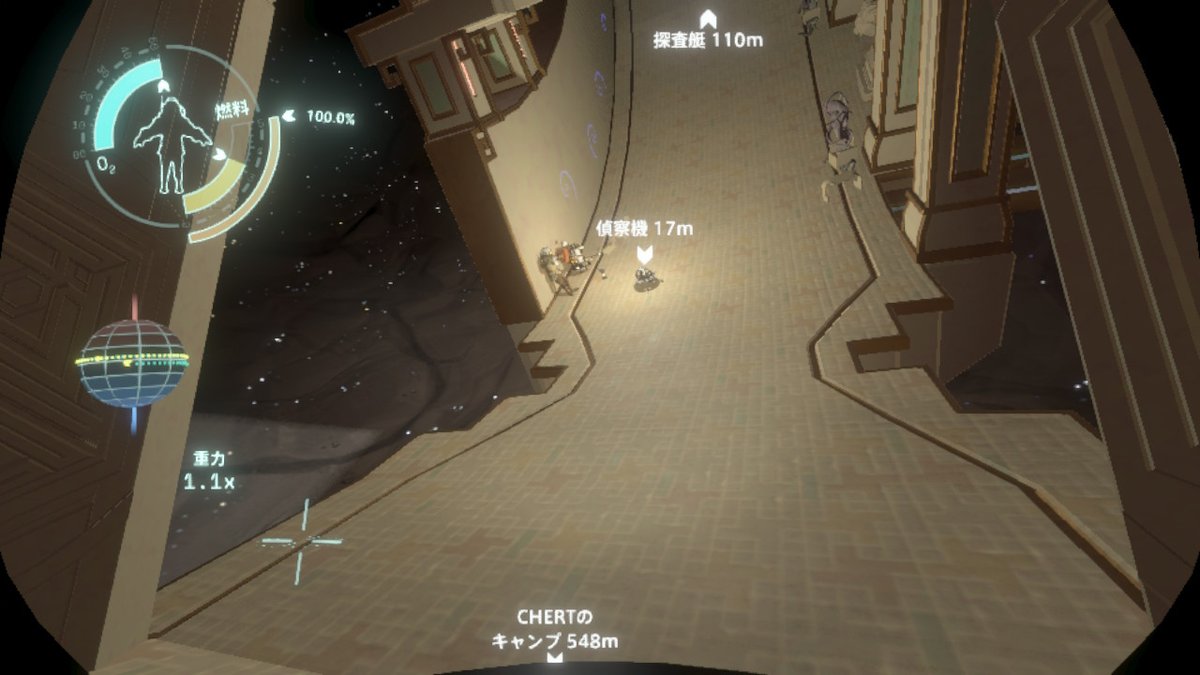The image size is (1200, 675).
Task: Choose the CHERTのキャンプ 548m waypoint marker
Action: (553, 658)
